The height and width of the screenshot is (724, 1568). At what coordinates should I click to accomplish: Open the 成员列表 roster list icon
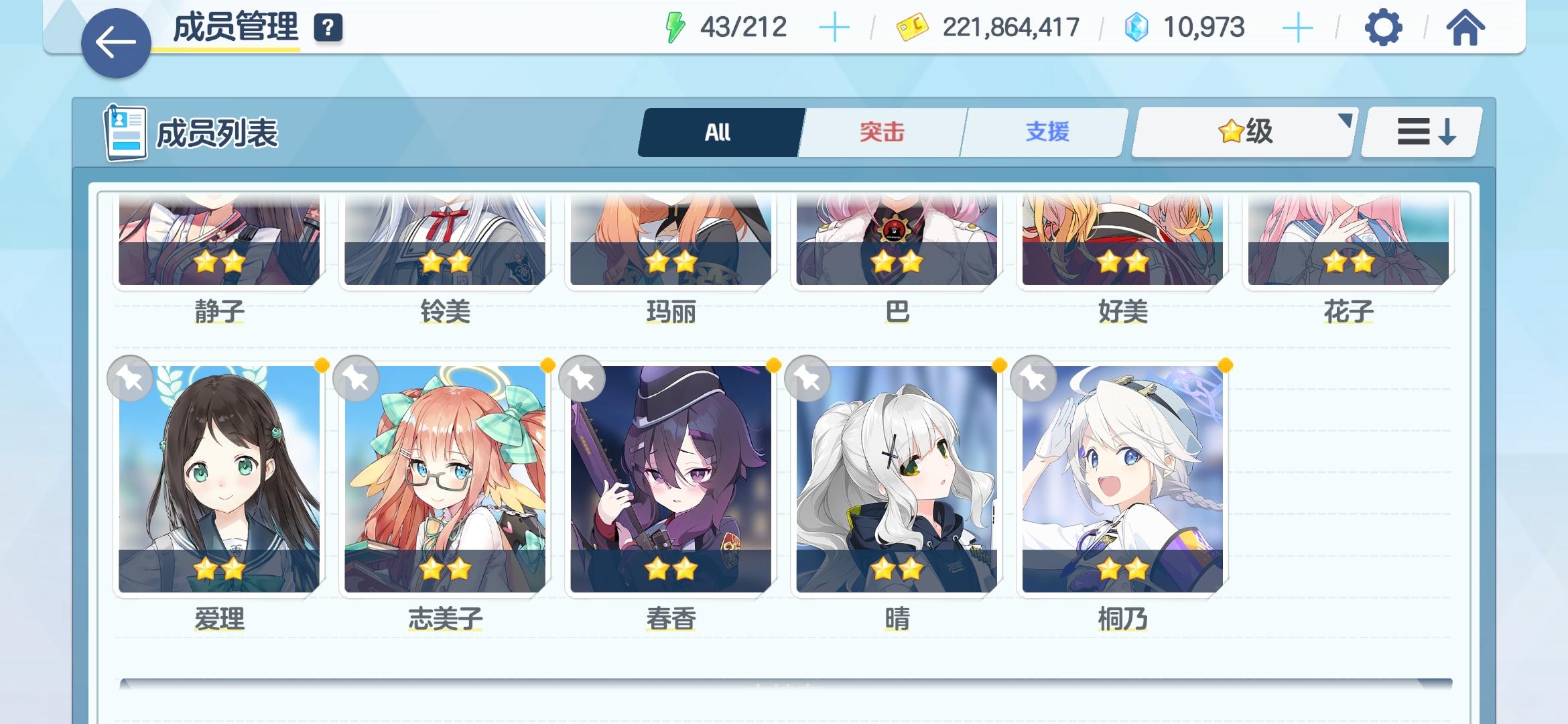pos(126,132)
